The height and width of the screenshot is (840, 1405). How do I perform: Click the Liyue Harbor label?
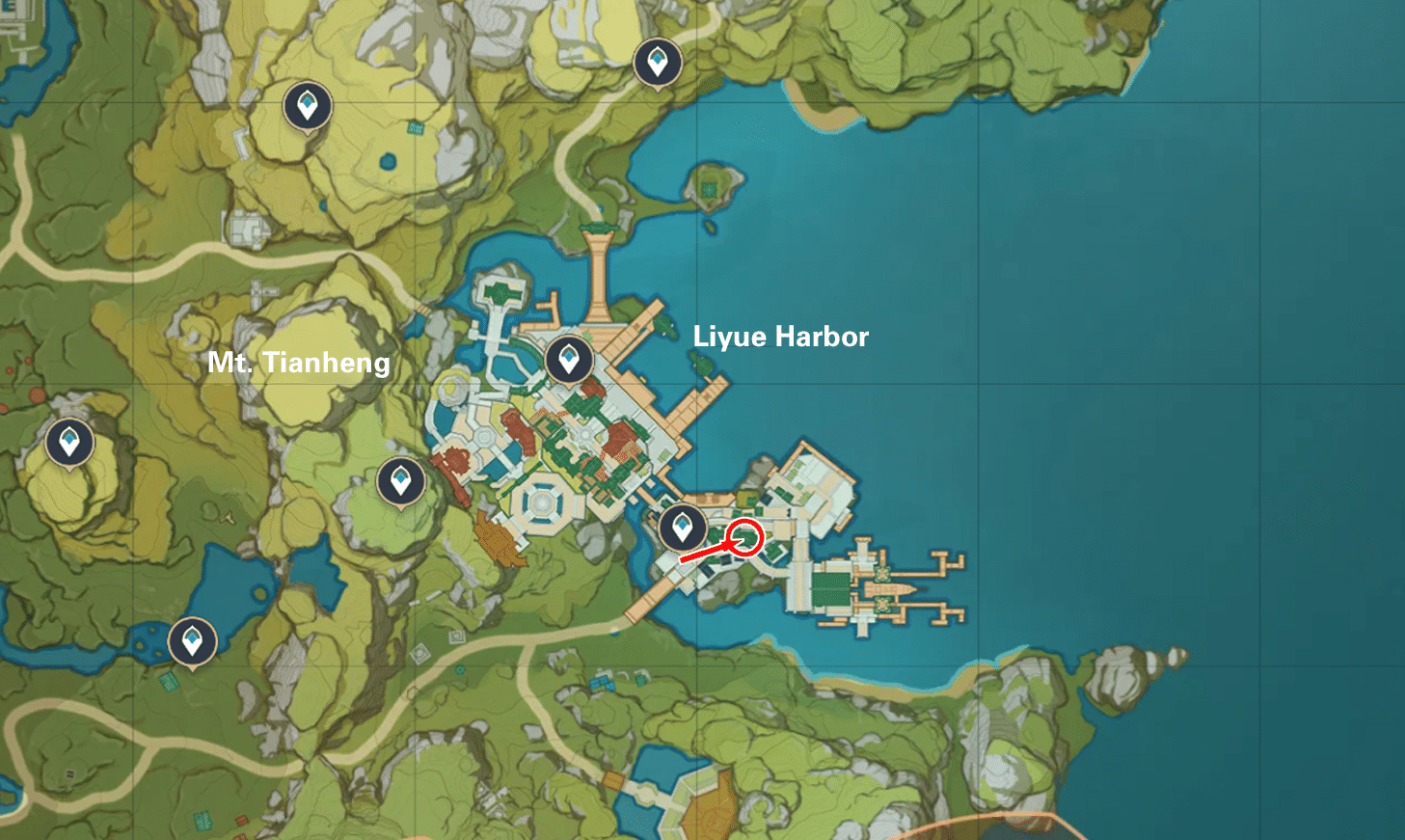tap(782, 338)
